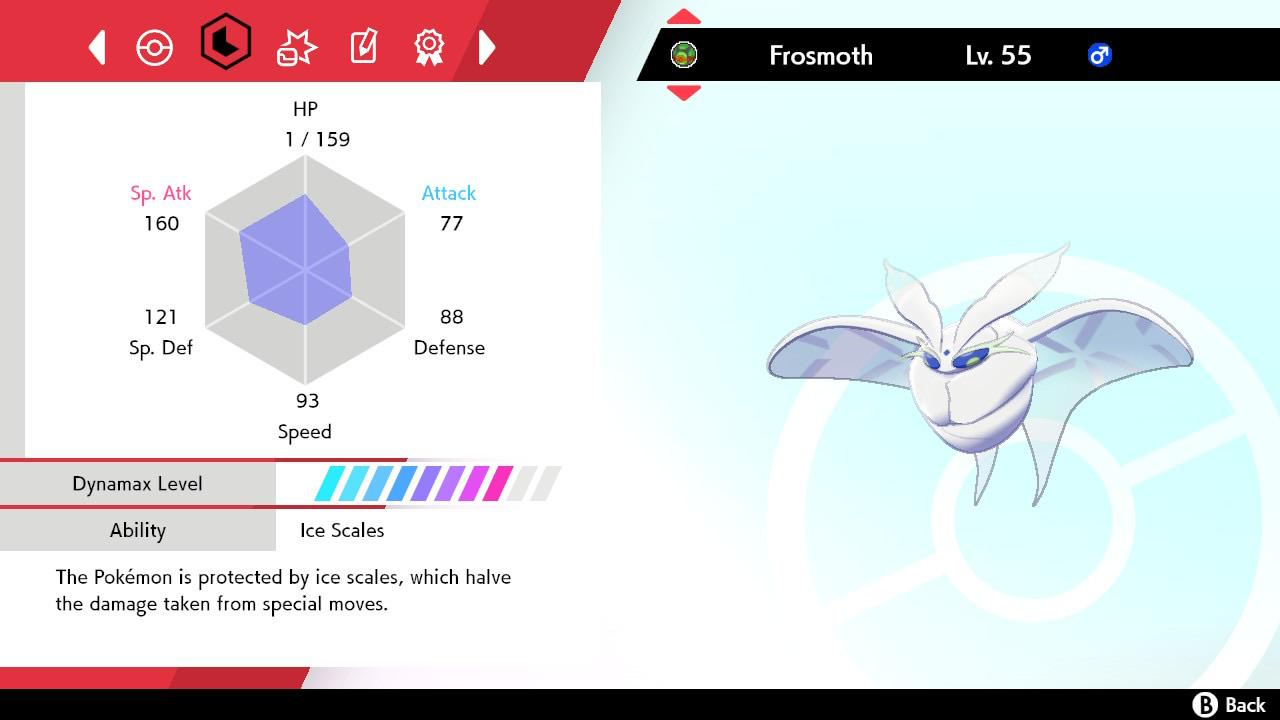
Task: Switch to the Frosmoth name header
Action: (820, 56)
